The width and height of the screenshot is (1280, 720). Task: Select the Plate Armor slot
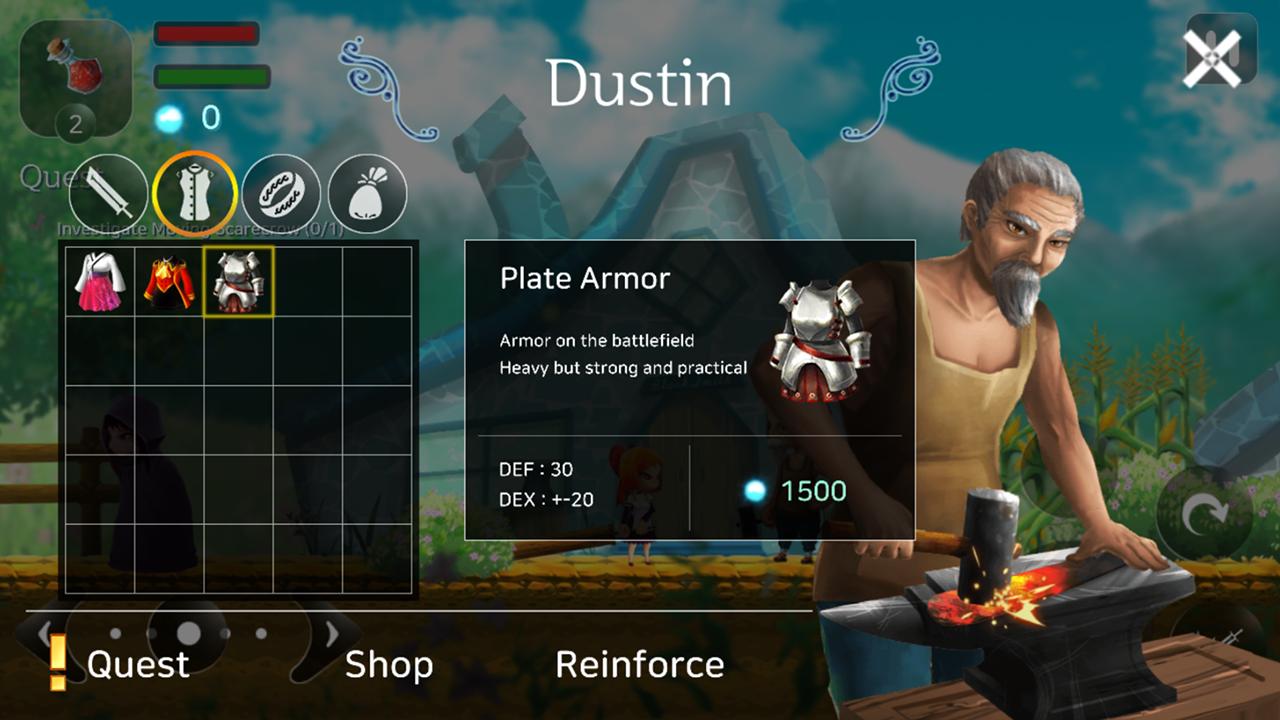pos(238,282)
